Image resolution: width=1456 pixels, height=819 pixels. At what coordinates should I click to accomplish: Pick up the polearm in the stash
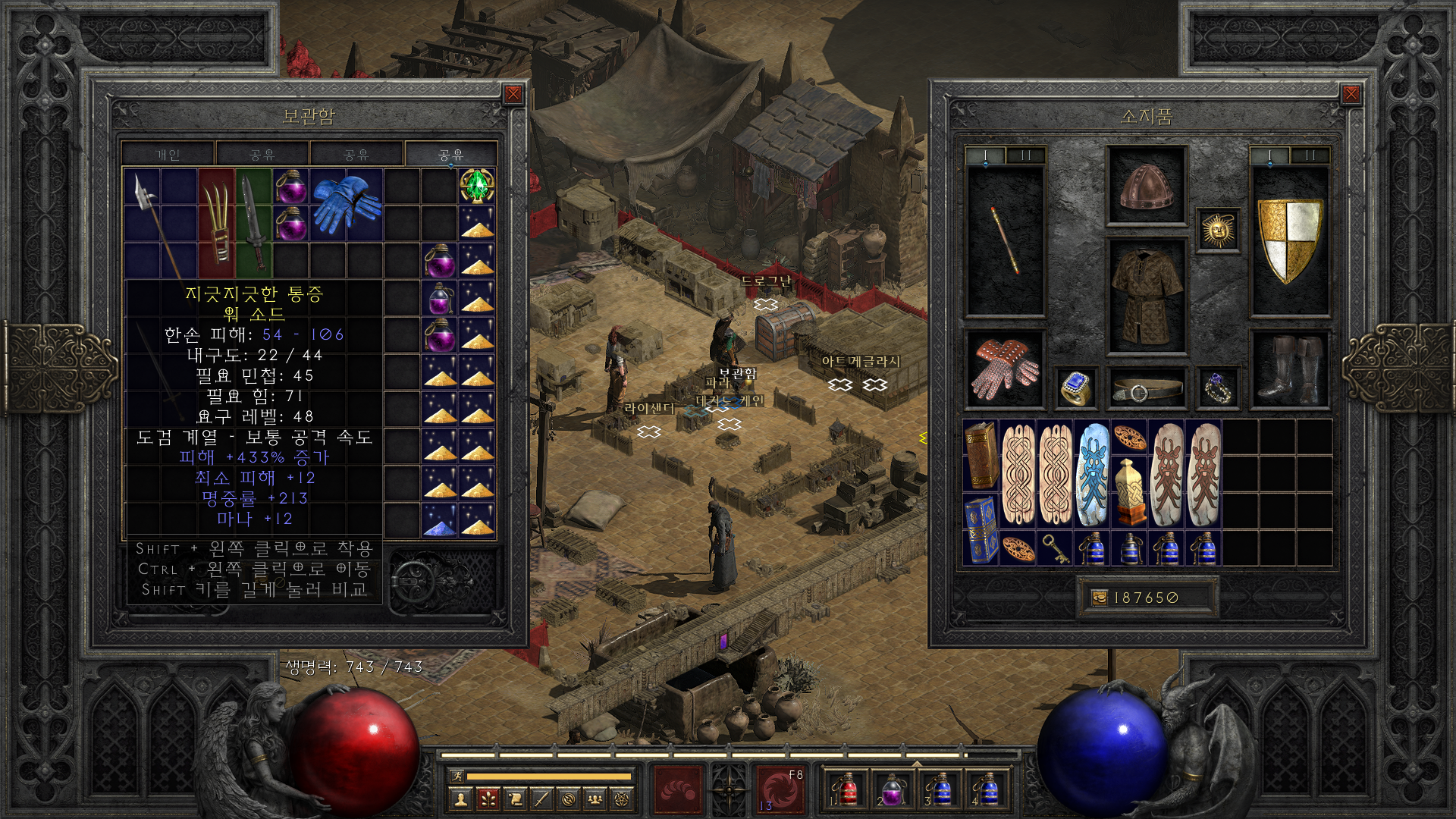tap(154, 221)
